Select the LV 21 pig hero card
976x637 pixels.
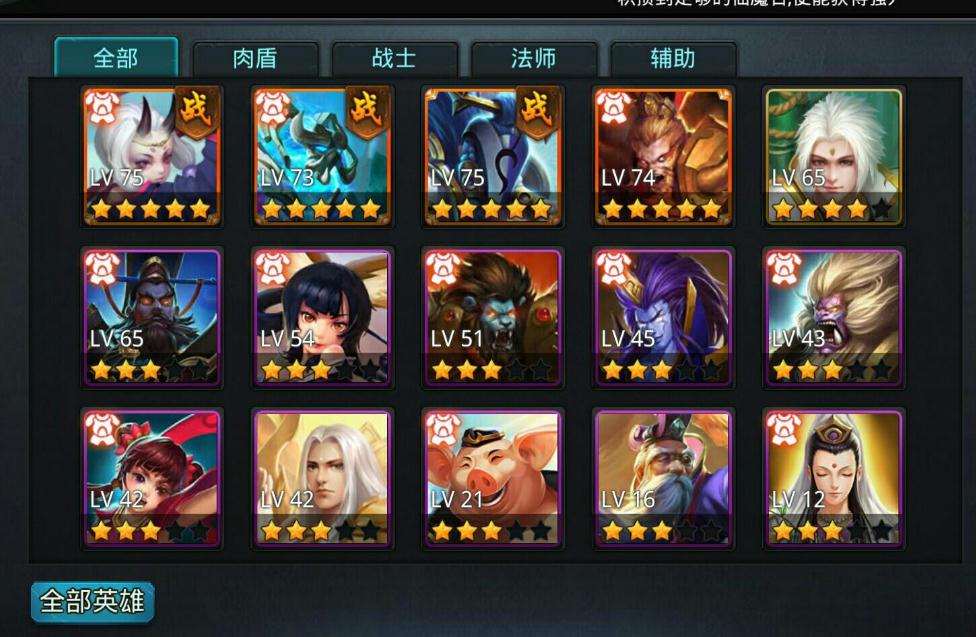click(492, 477)
